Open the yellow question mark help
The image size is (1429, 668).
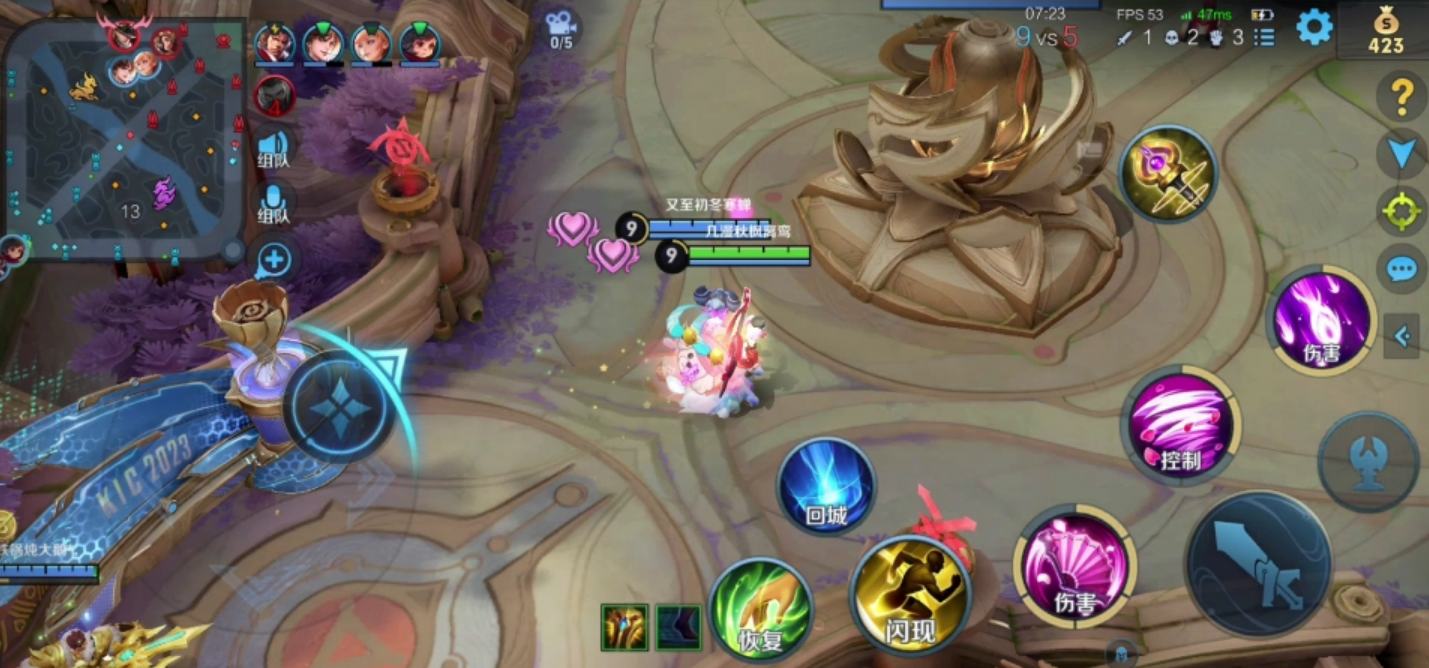point(1402,96)
